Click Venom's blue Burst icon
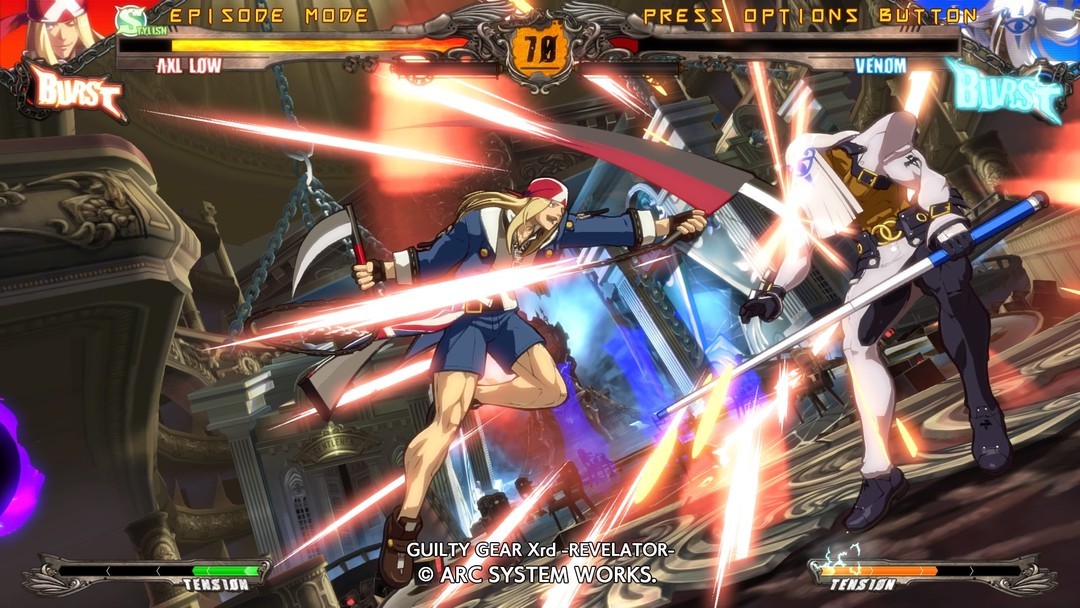The height and width of the screenshot is (608, 1080). tap(1005, 90)
